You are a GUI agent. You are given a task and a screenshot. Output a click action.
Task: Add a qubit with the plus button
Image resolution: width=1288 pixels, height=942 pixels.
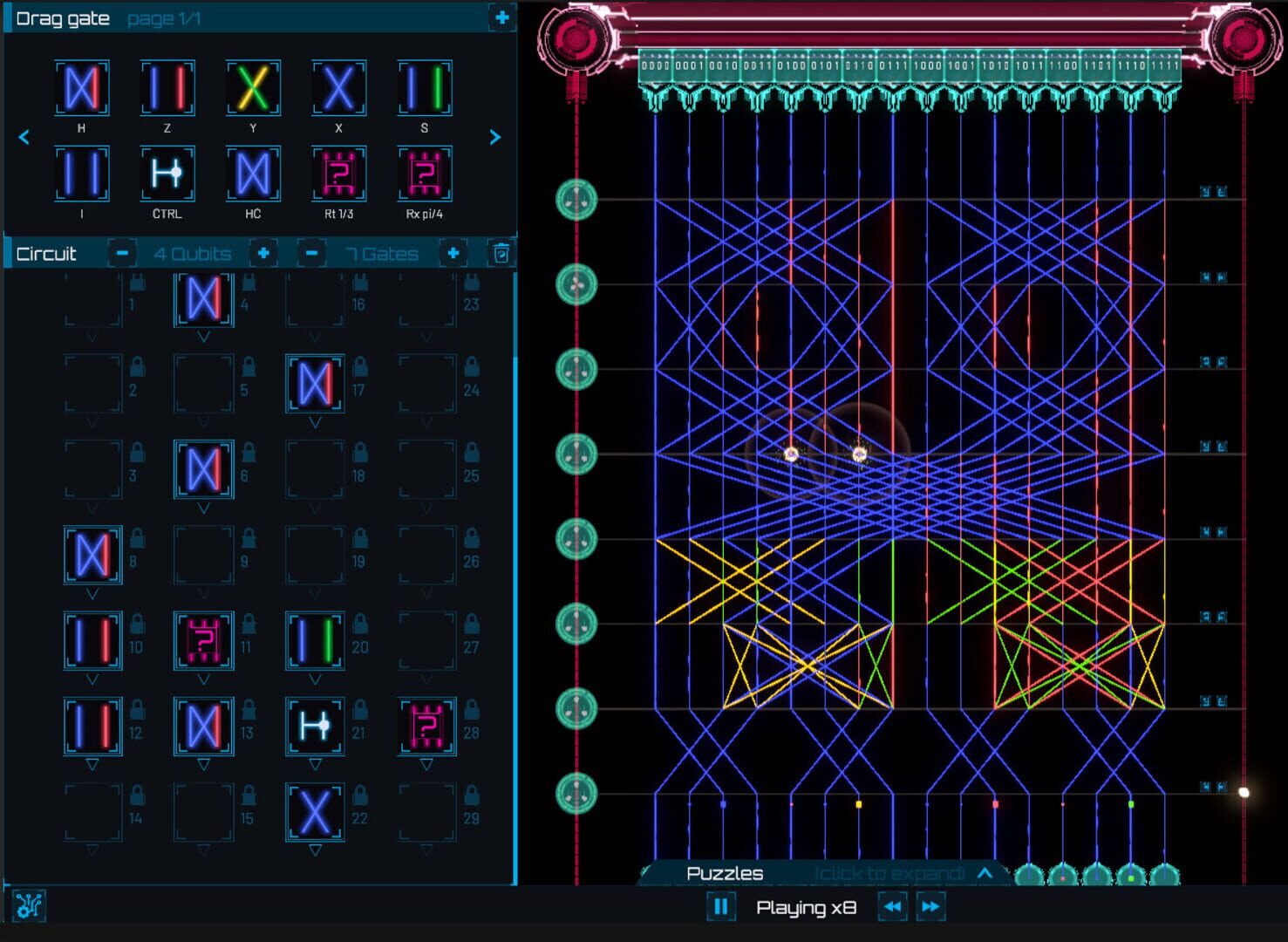[263, 253]
